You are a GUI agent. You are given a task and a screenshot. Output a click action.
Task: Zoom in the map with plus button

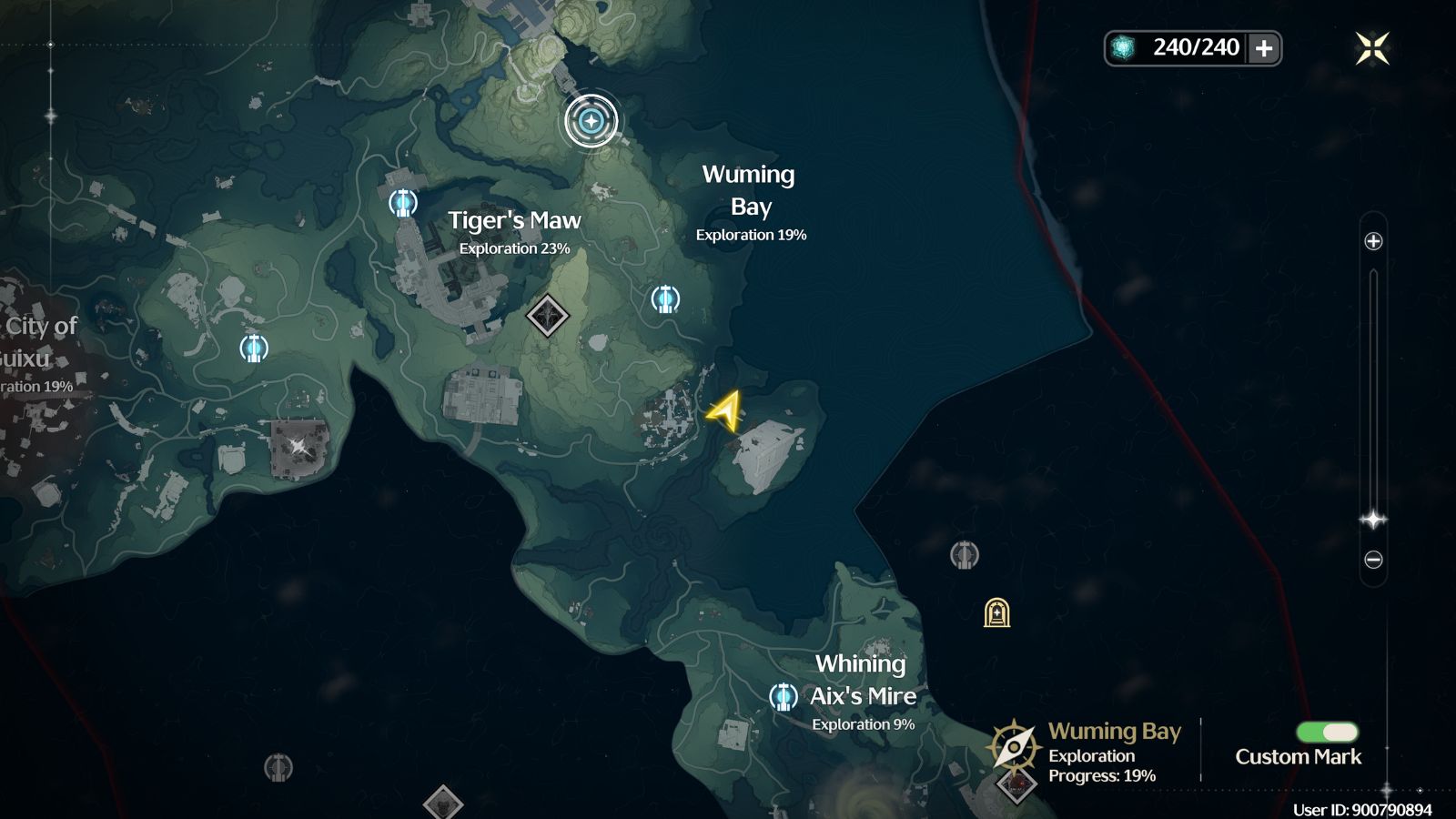tap(1373, 241)
